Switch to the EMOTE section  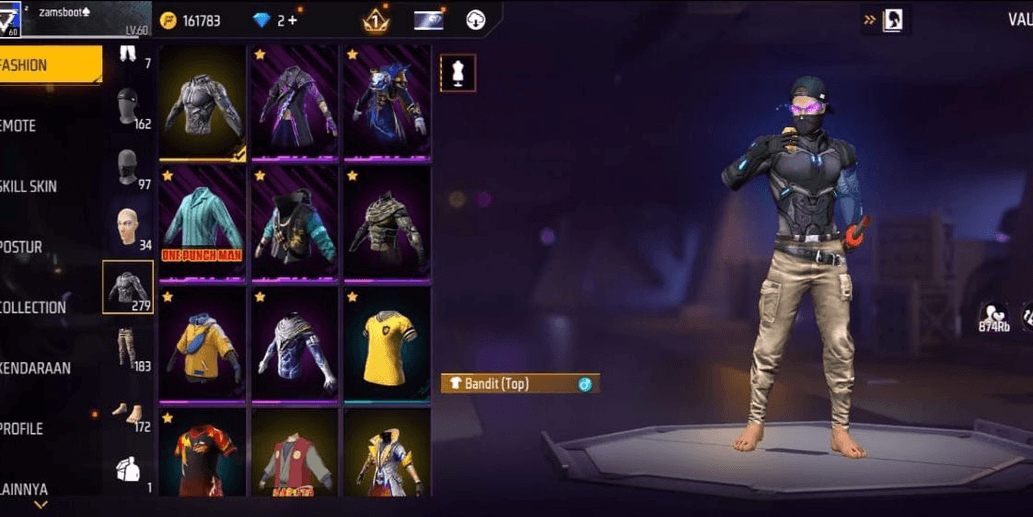click(40, 126)
